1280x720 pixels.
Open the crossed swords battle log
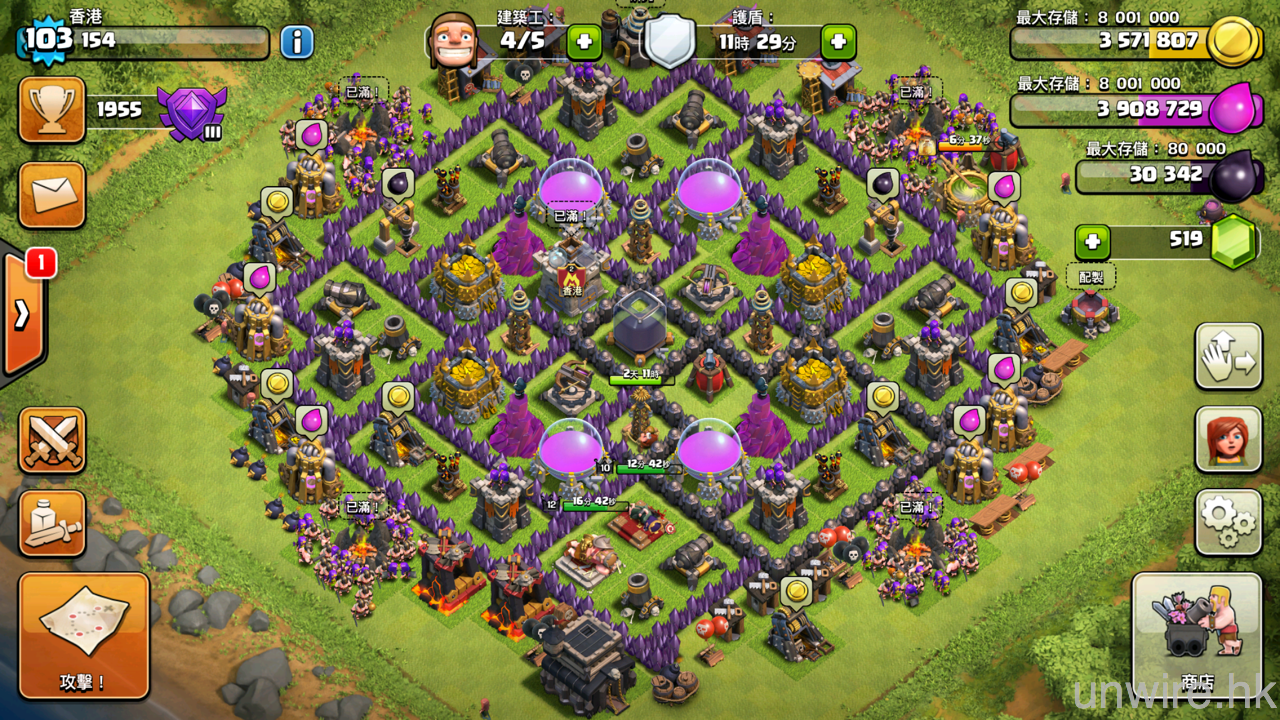pos(52,440)
